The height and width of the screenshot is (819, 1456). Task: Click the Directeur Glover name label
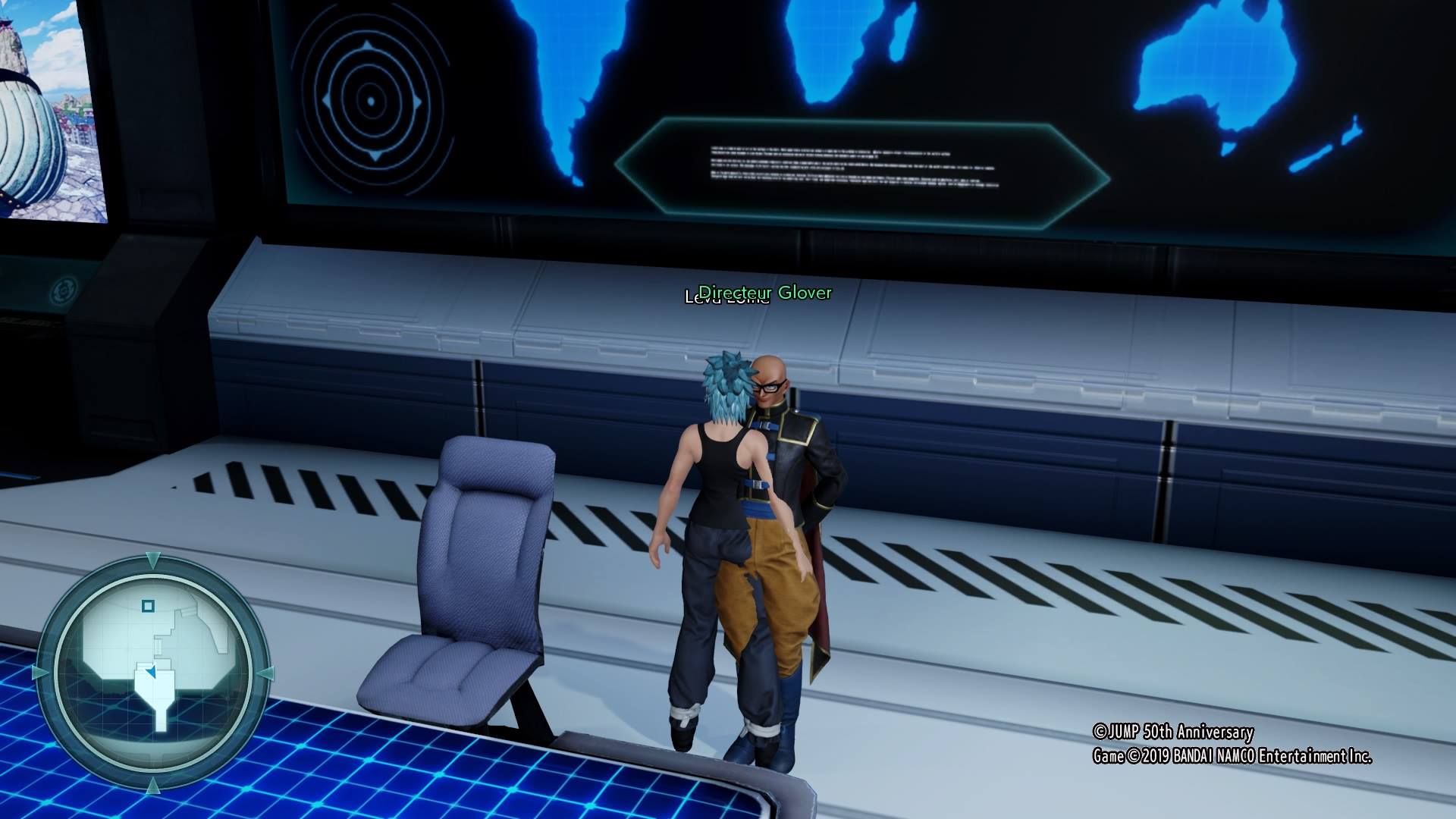click(764, 293)
